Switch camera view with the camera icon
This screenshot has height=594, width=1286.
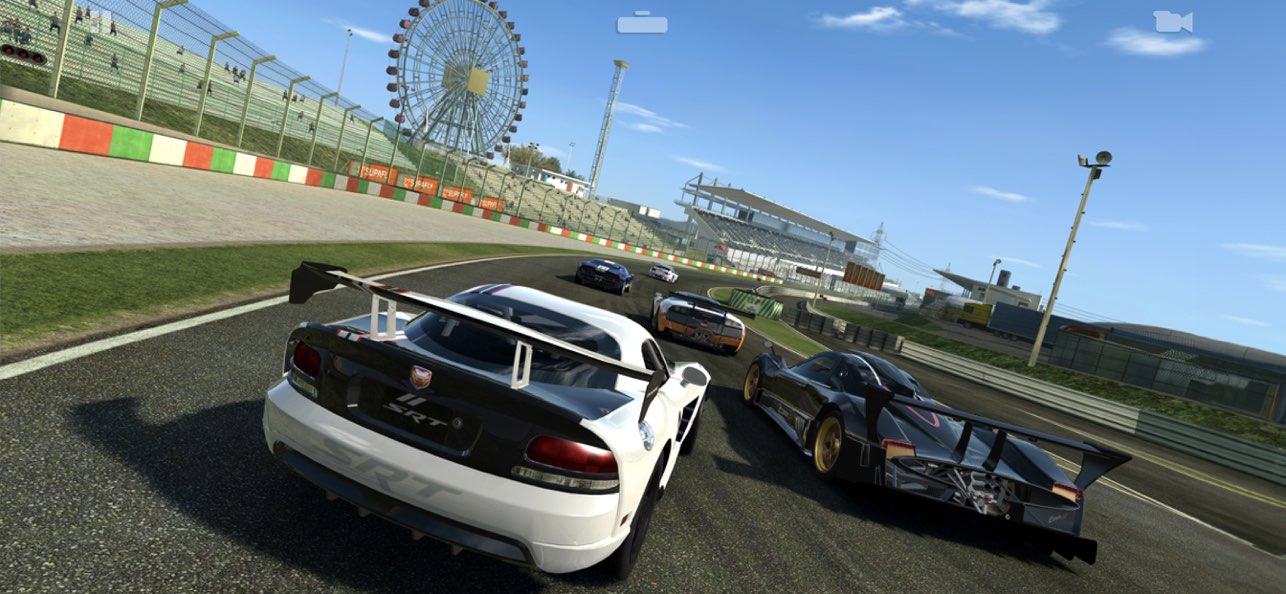1172,22
